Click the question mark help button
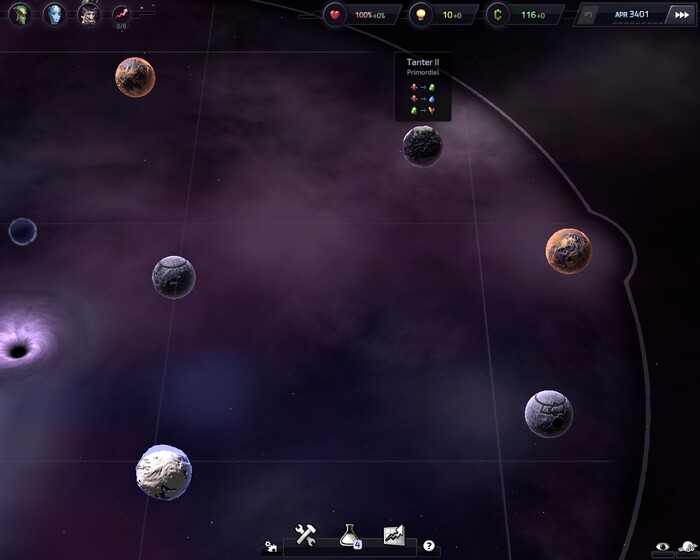Screen dimensions: 700x560 [429, 546]
